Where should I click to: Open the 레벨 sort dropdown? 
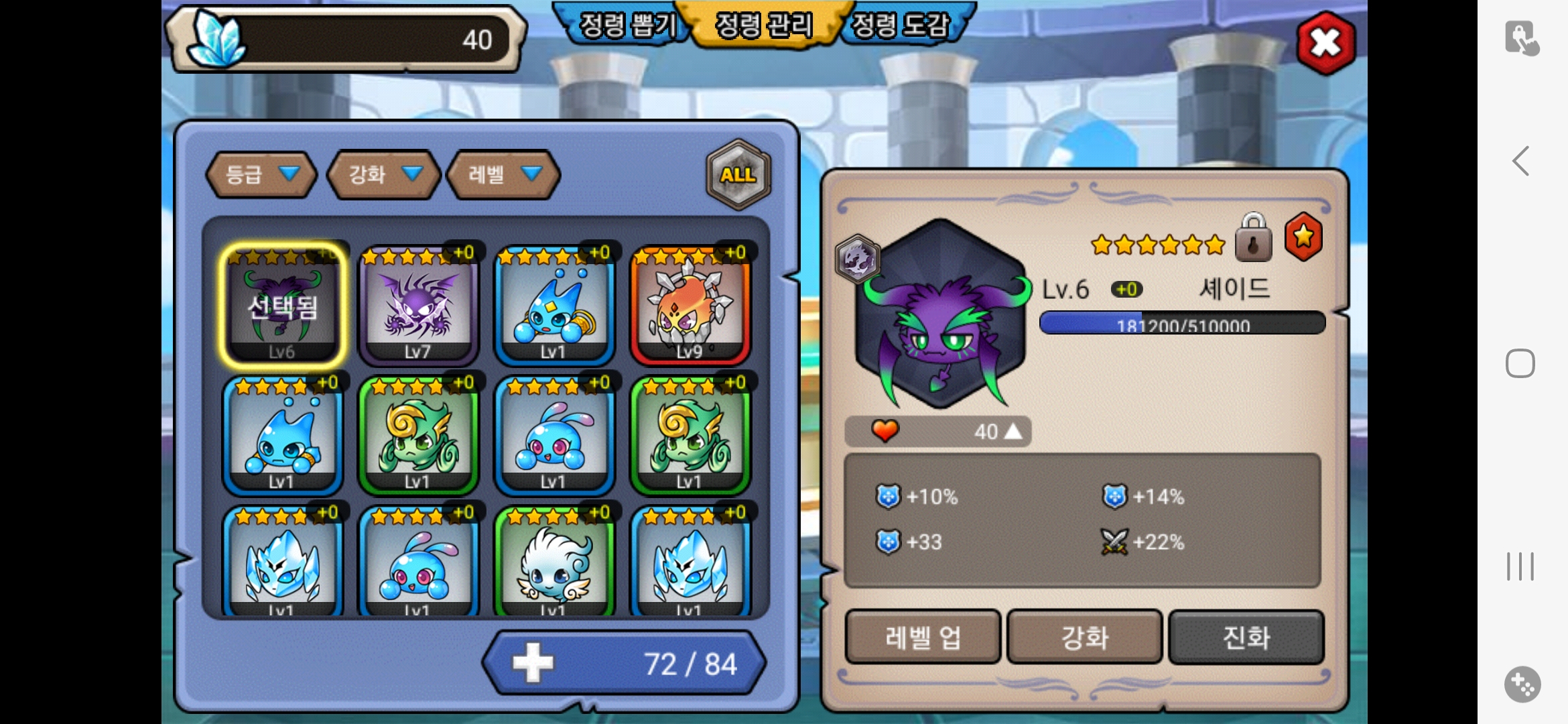click(503, 175)
